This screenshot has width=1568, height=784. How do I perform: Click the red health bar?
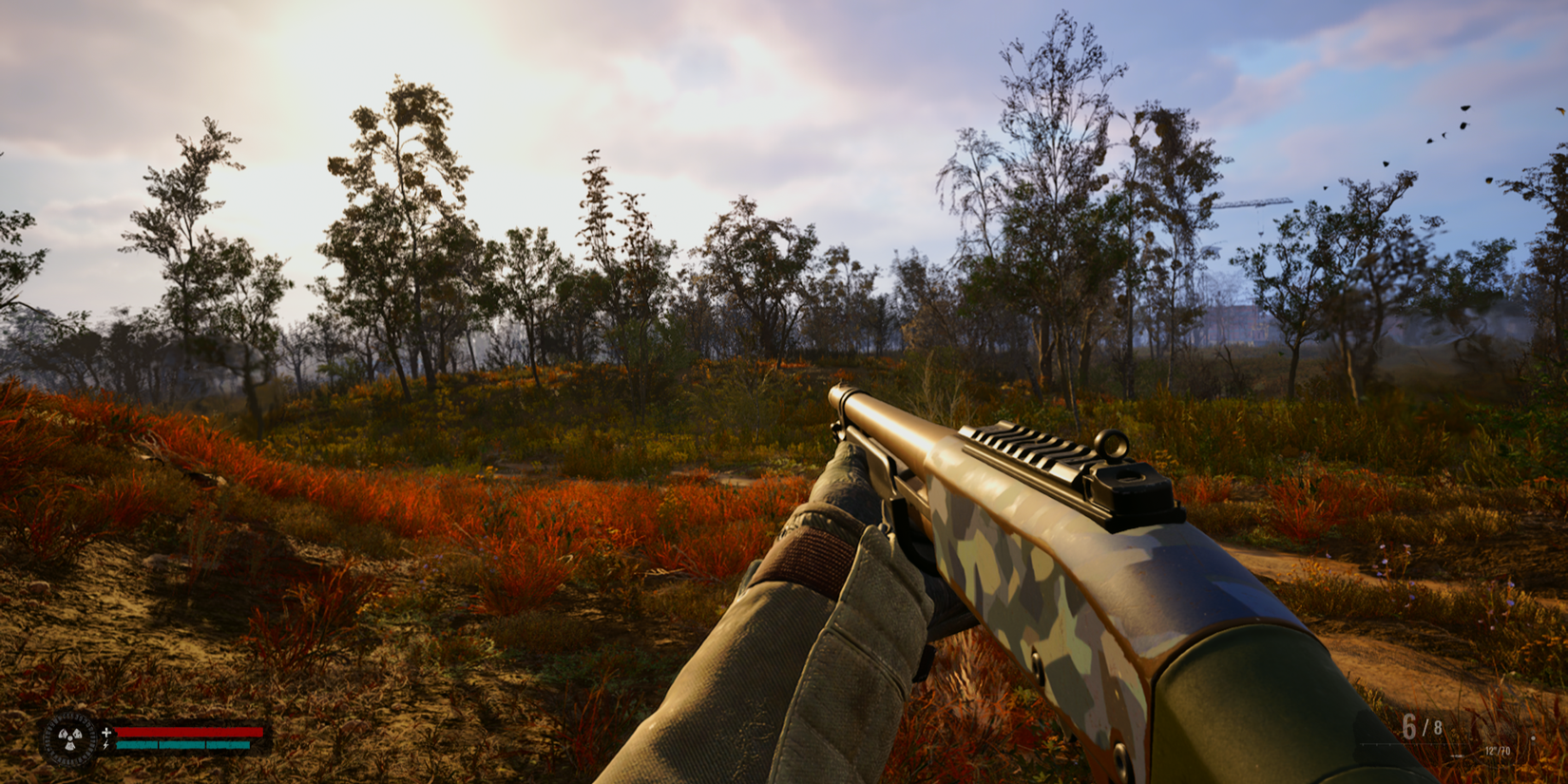187,732
